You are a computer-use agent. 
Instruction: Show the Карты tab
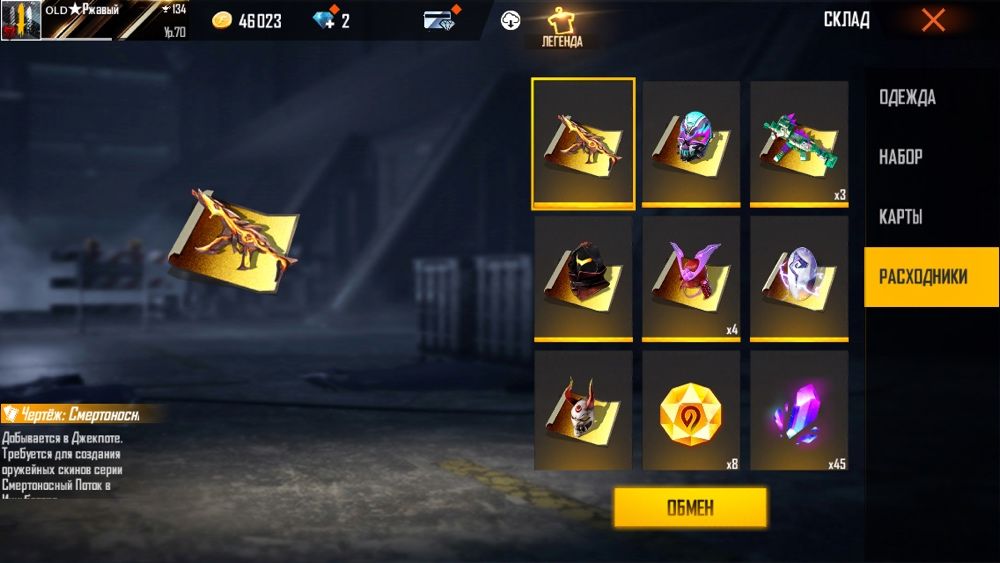click(900, 217)
